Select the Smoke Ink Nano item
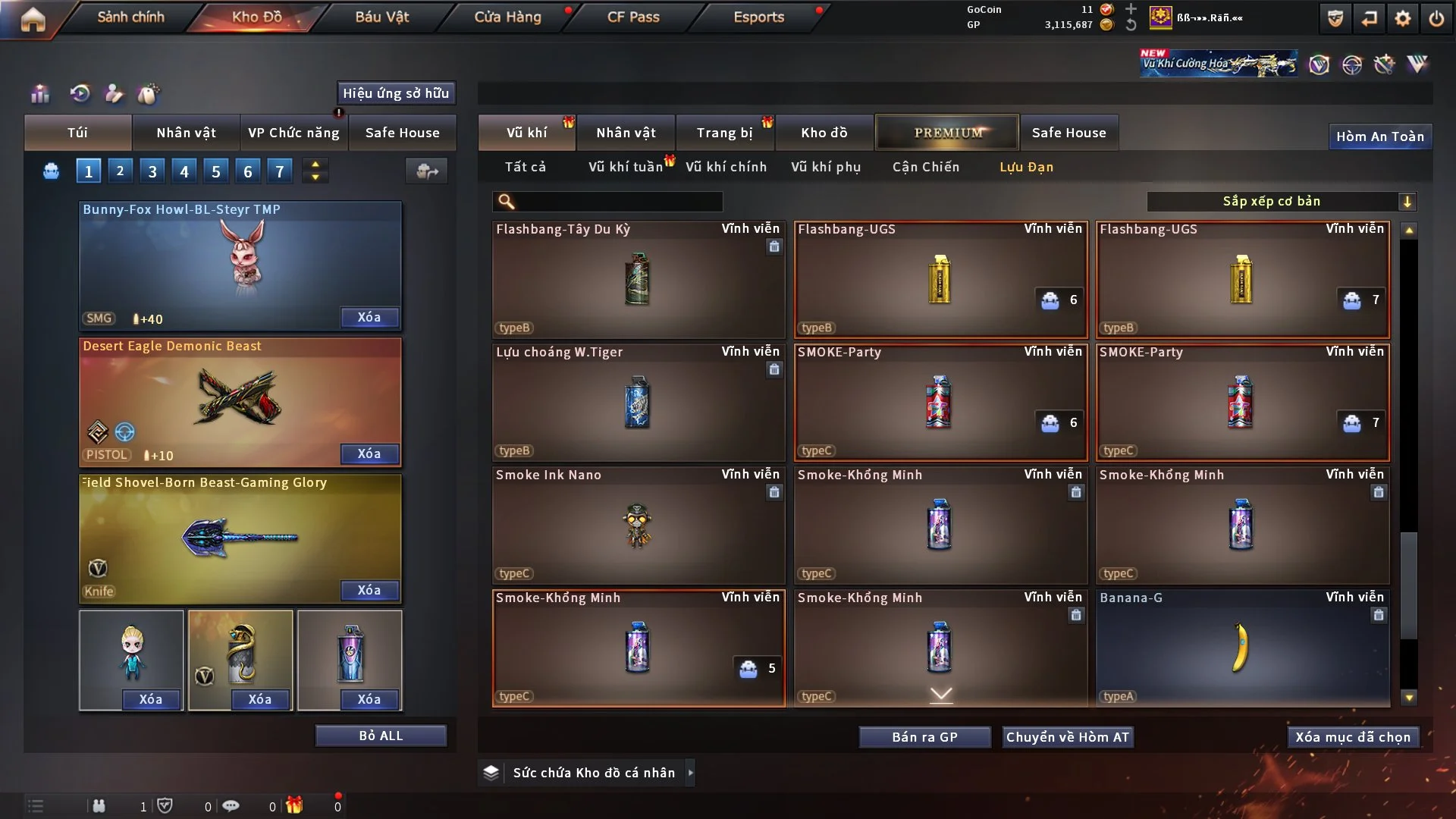Viewport: 1456px width, 819px height. (x=638, y=525)
